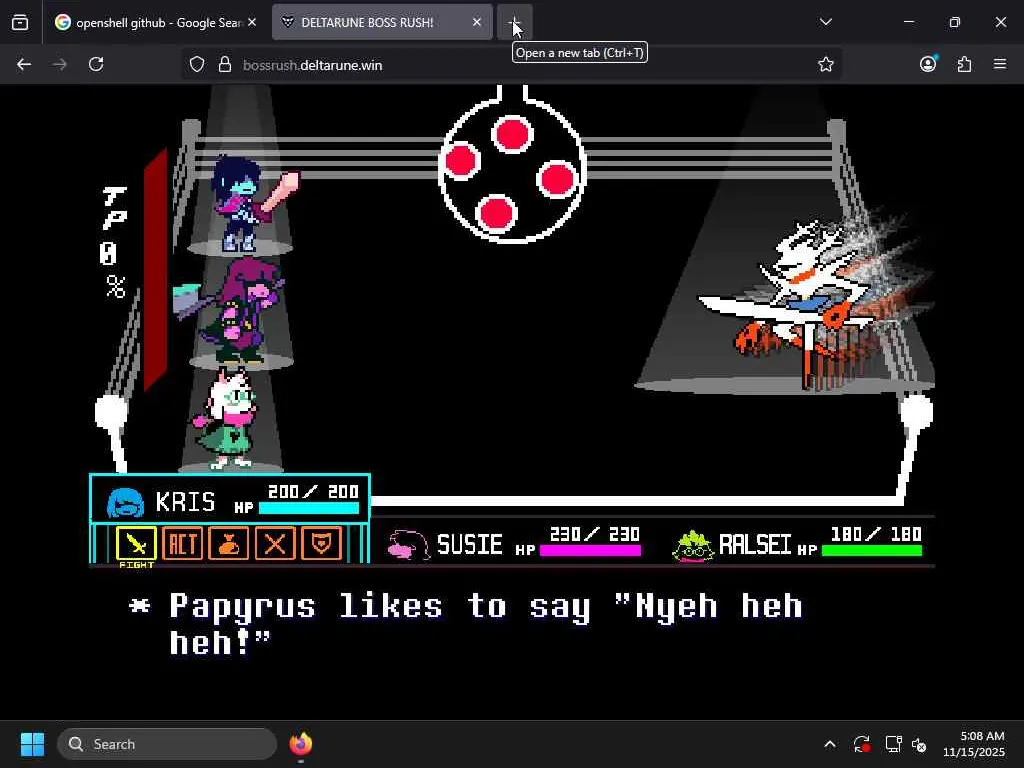
Task: Open the Item bag command
Action: 229,543
